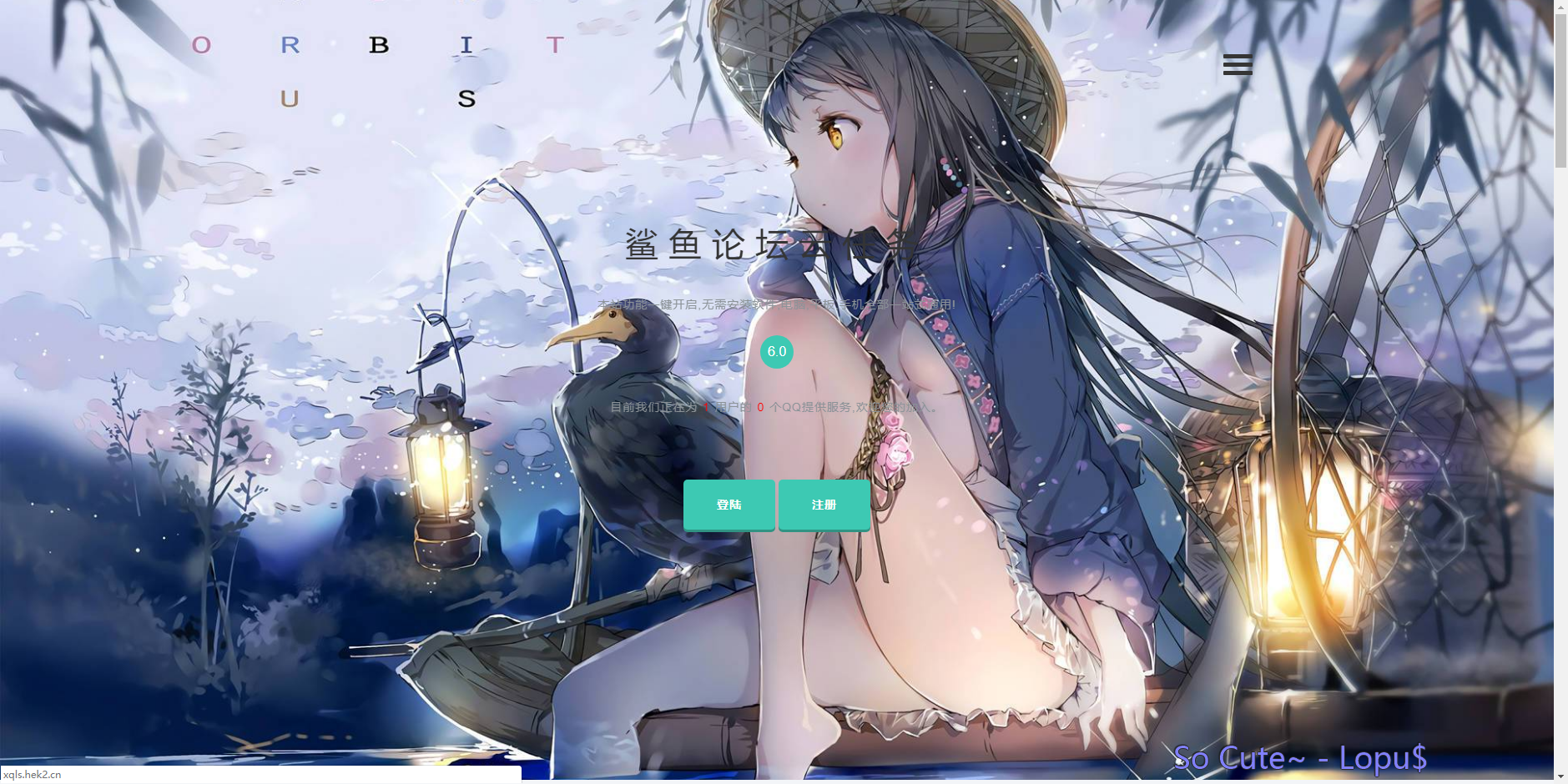The width and height of the screenshot is (1568, 784).
Task: Click the one-click feature description subtitle
Action: pyautogui.click(x=776, y=303)
